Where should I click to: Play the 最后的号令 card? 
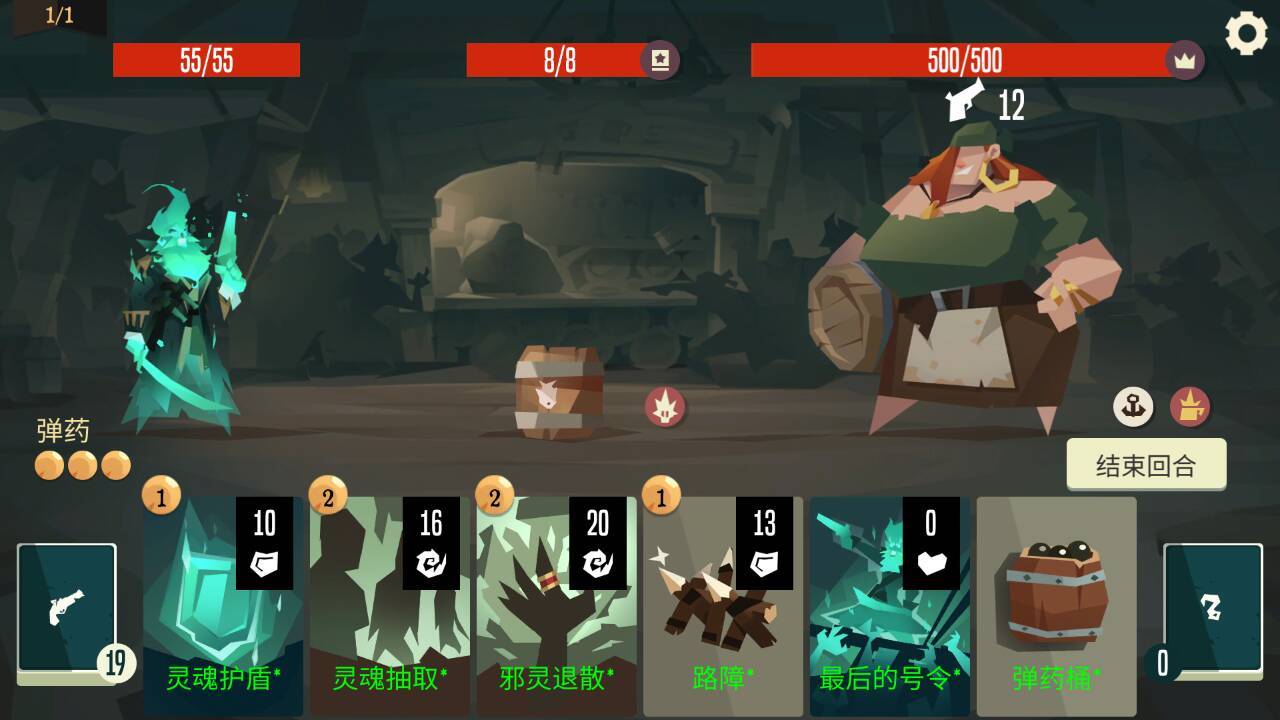(x=888, y=600)
